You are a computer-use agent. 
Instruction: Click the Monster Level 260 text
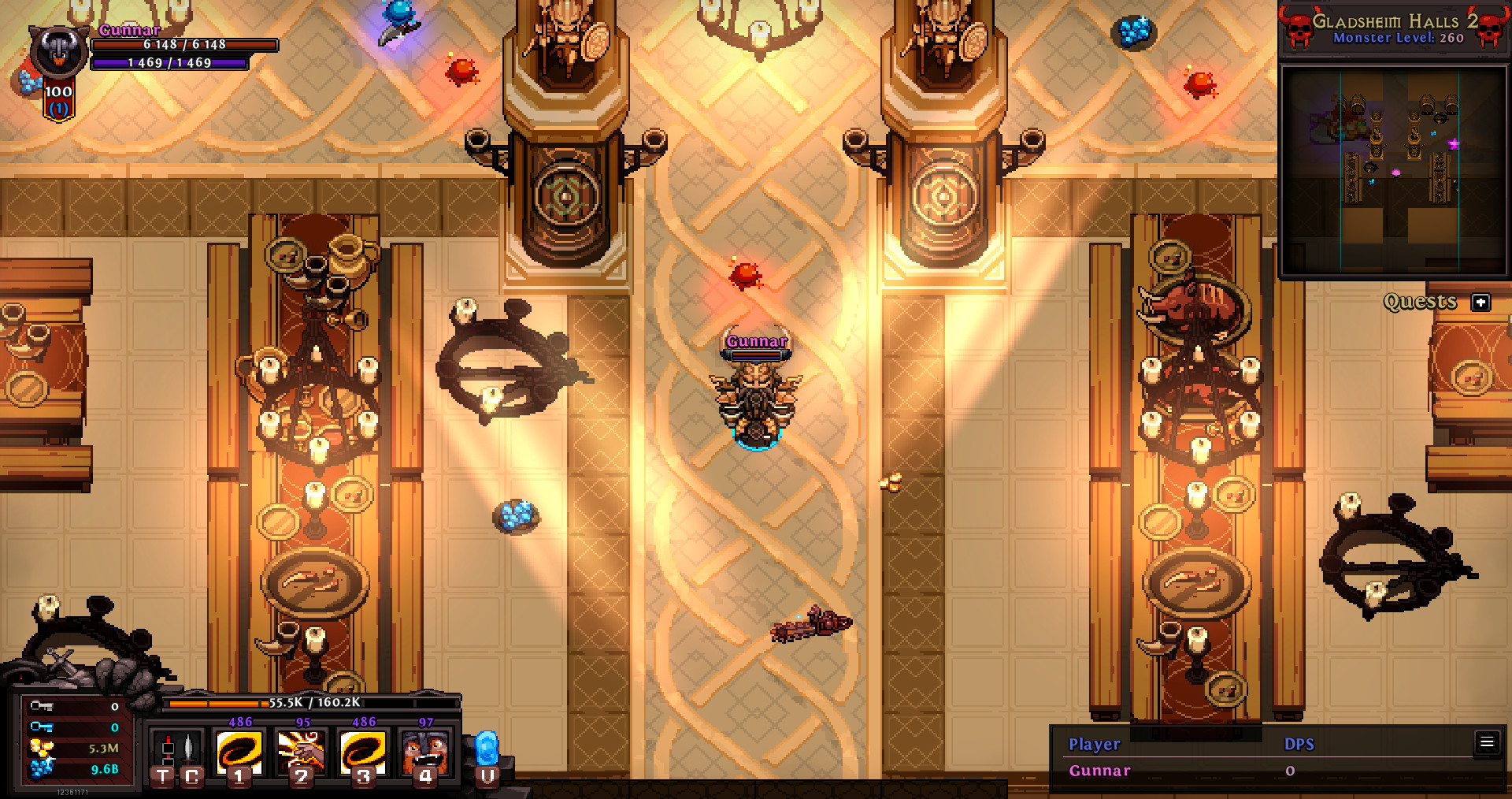pyautogui.click(x=1398, y=38)
